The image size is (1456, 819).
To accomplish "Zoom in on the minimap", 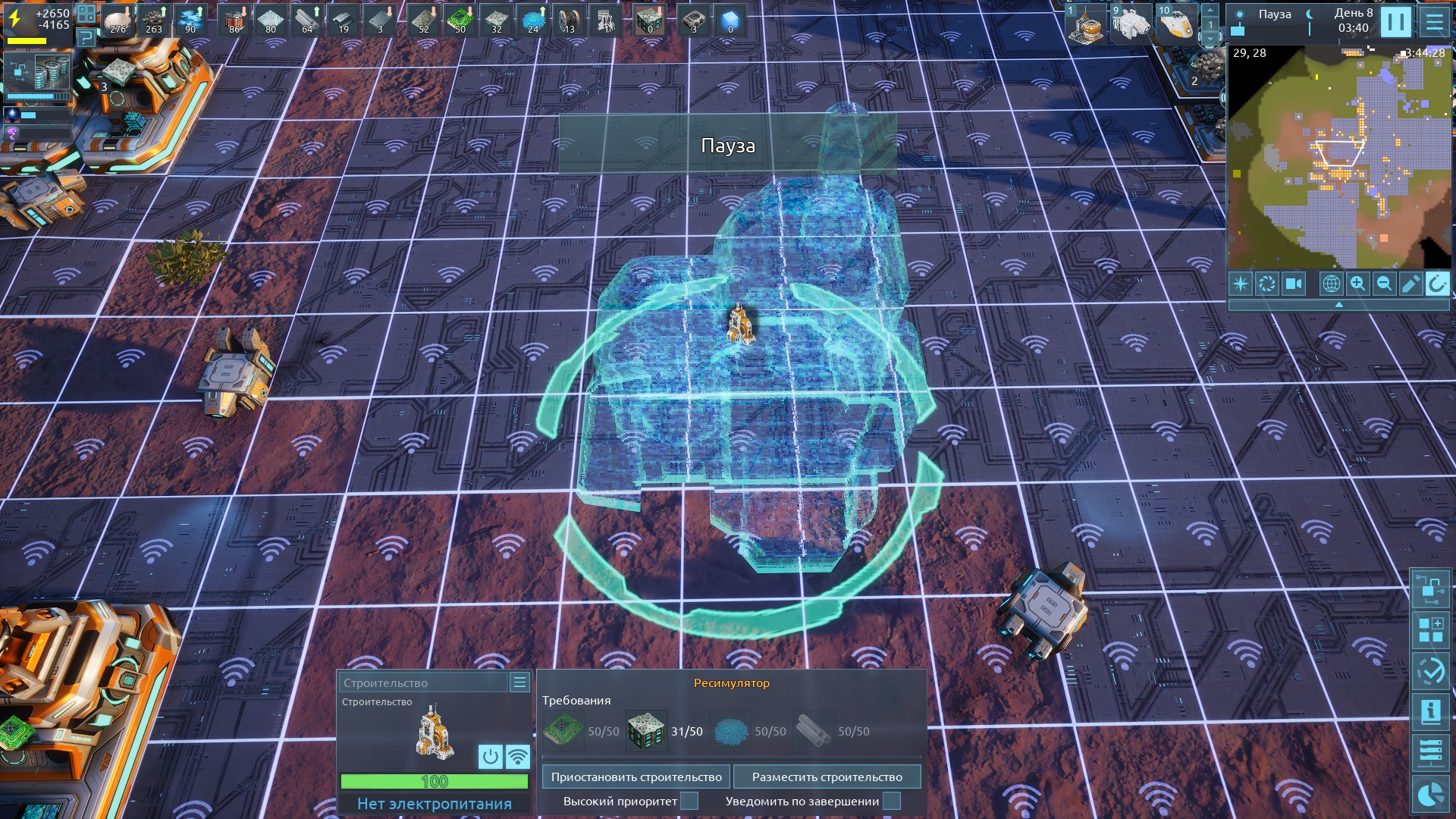I will (1357, 284).
